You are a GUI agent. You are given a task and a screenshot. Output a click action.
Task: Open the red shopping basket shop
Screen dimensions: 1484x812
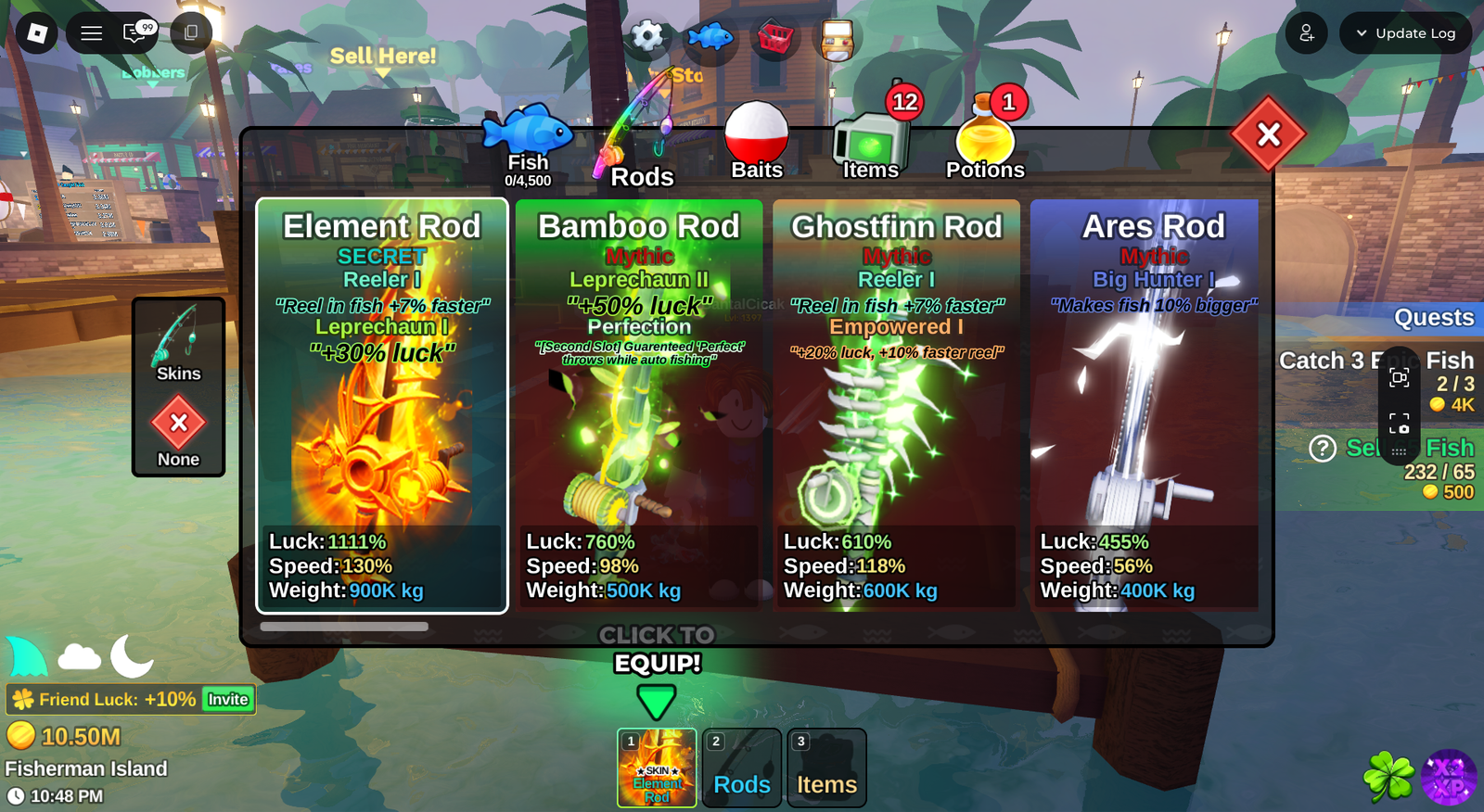(x=774, y=38)
